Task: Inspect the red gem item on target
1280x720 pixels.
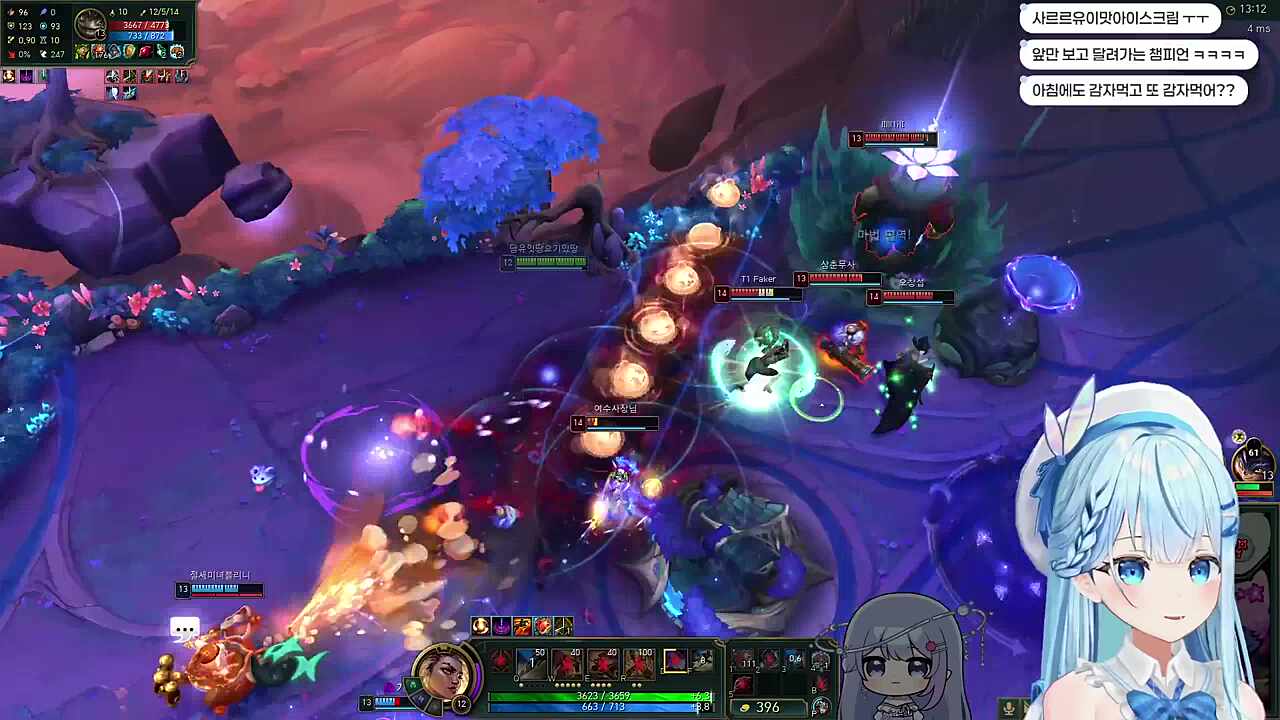Action: point(146,51)
